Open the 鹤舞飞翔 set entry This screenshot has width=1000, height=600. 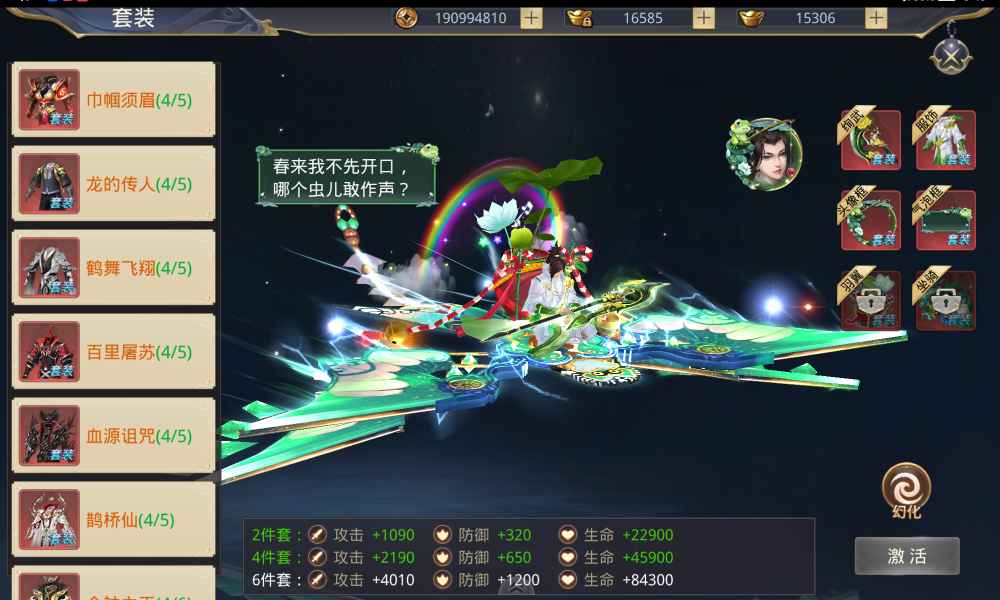point(113,268)
